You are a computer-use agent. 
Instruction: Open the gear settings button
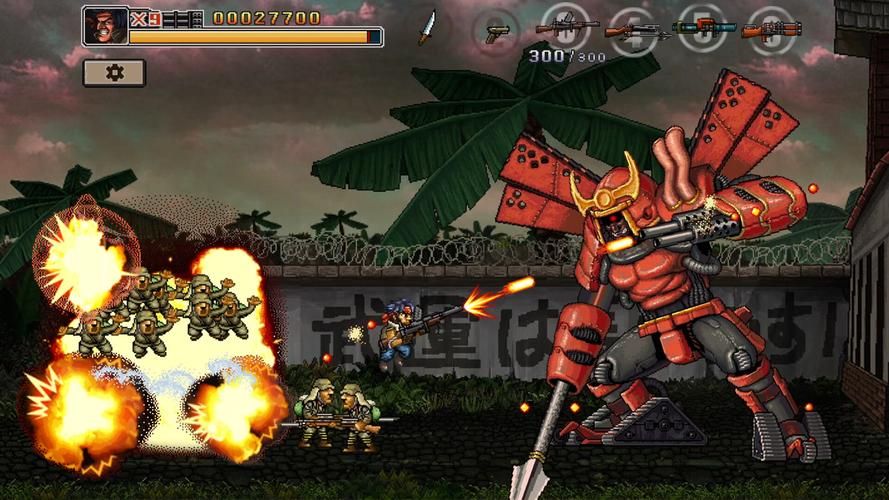pos(114,73)
